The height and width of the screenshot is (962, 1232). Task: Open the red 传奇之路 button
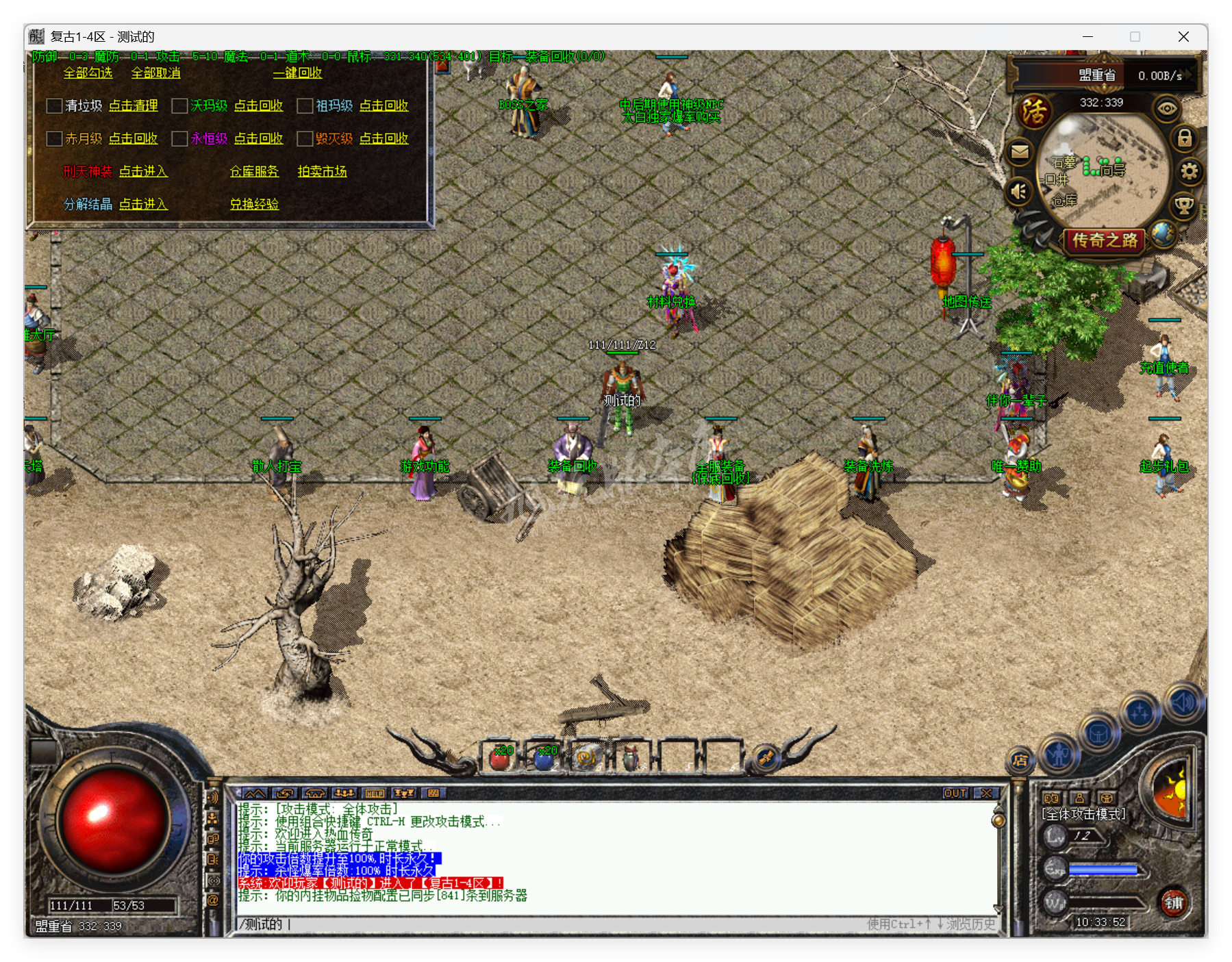tap(1104, 240)
